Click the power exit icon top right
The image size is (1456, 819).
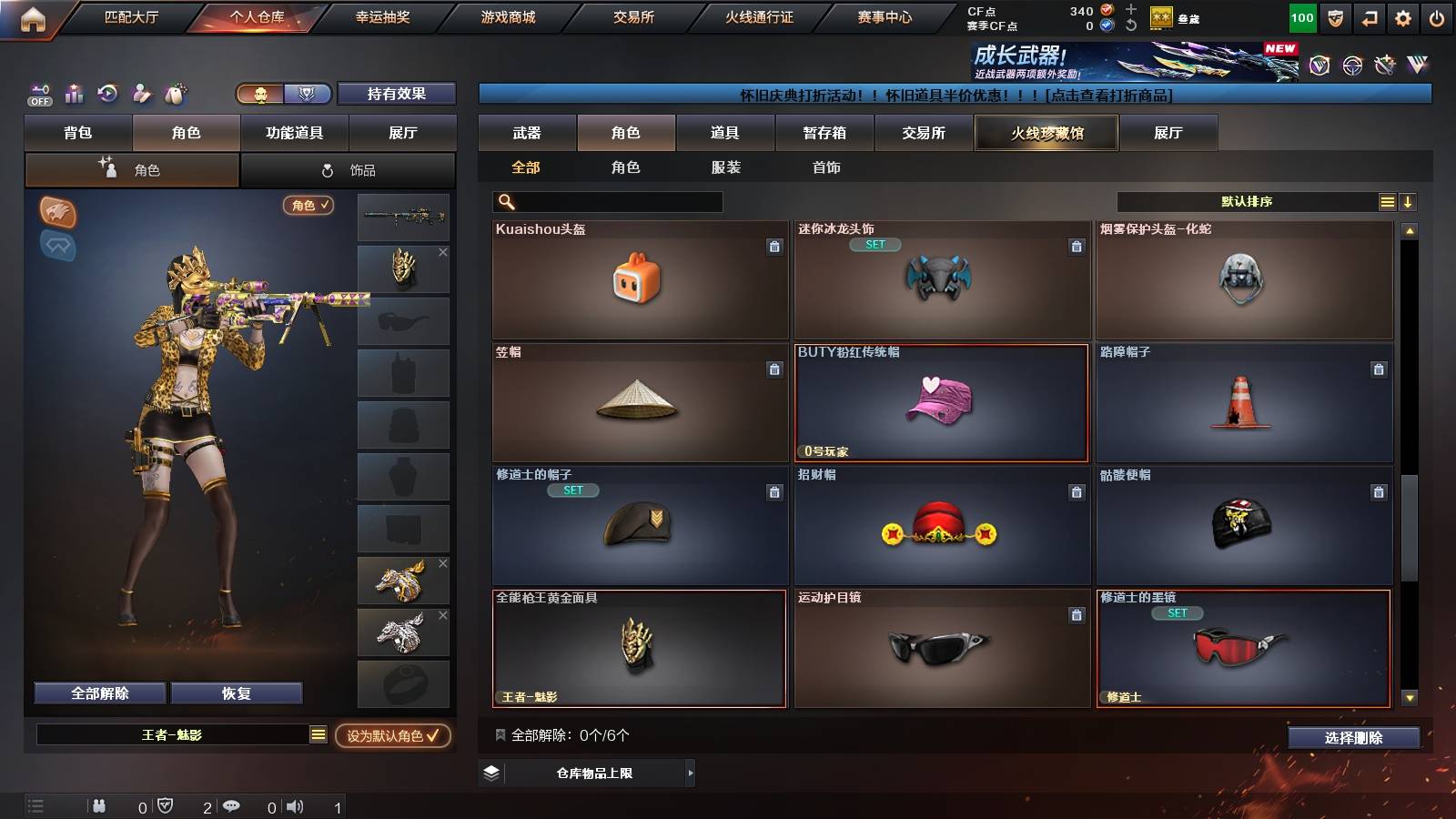[x=1436, y=16]
